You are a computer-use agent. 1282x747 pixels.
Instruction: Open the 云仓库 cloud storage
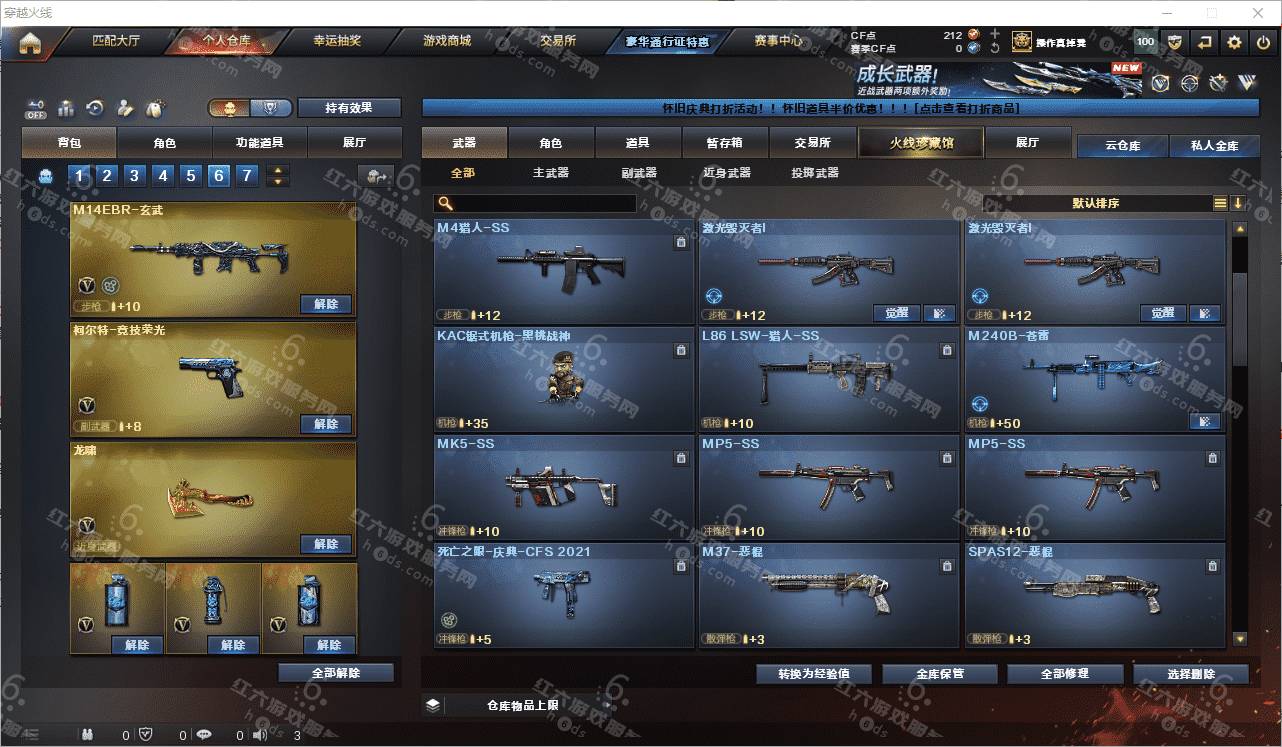point(1122,145)
